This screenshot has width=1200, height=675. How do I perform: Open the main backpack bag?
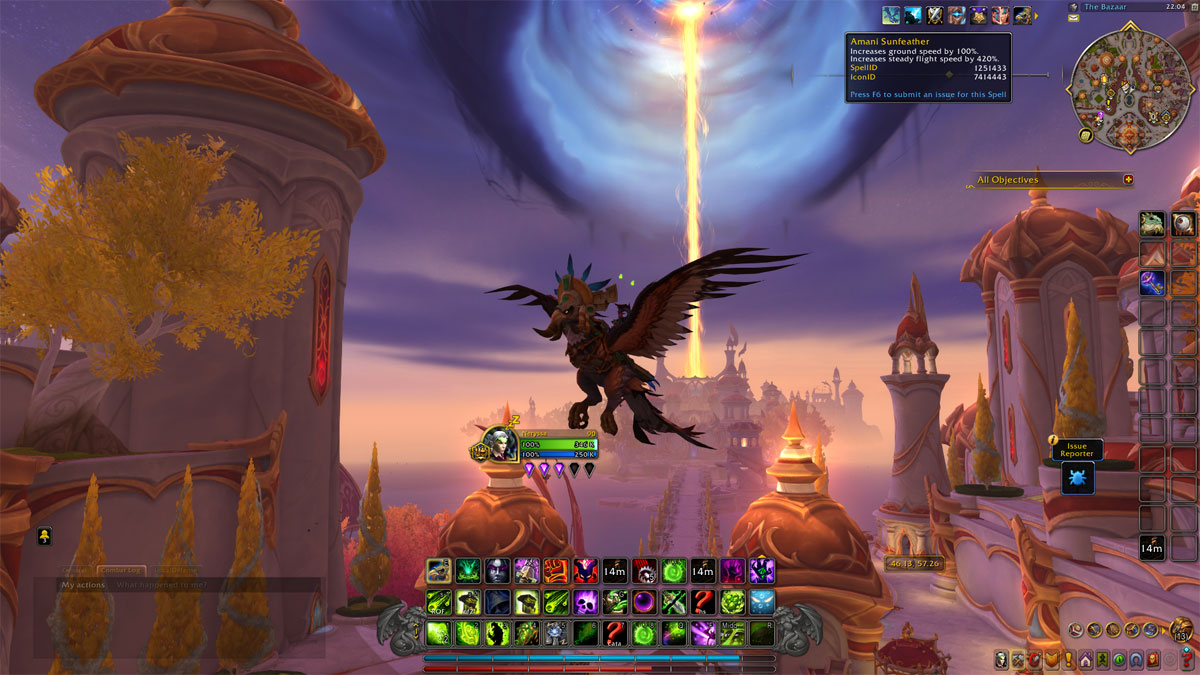point(1181,630)
